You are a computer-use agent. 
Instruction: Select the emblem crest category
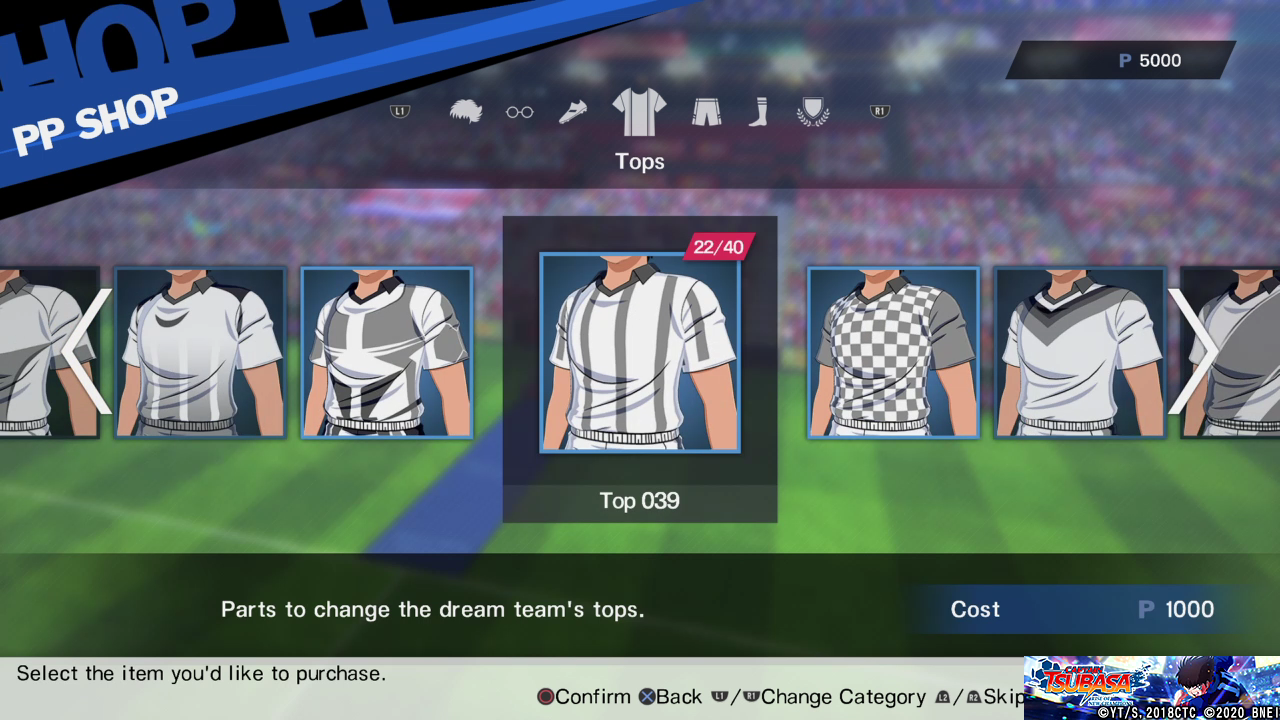813,112
